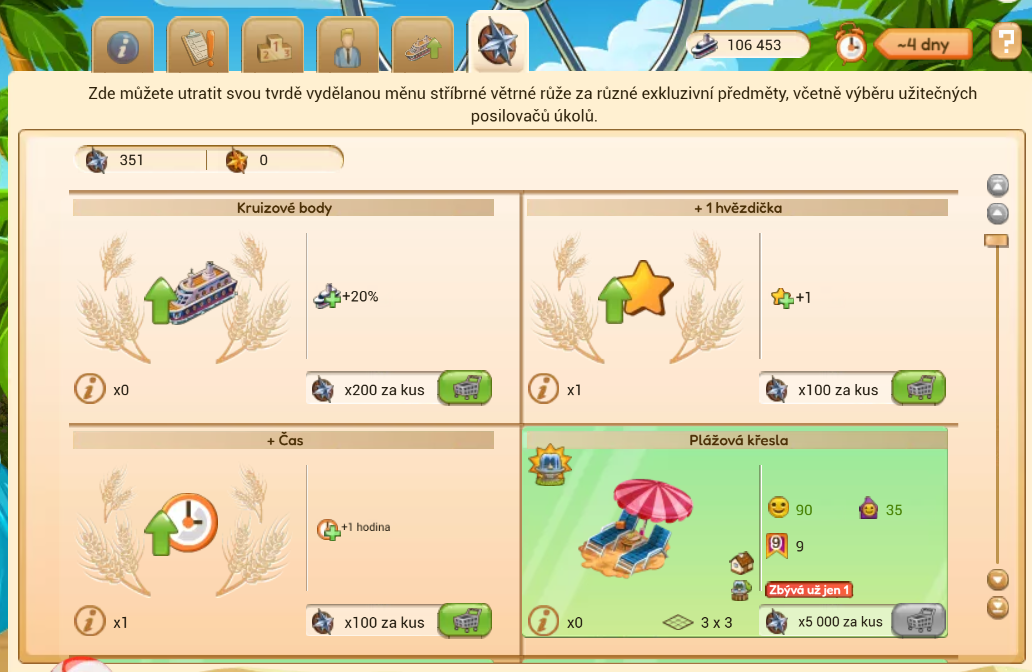Show info for Kruizové body
The height and width of the screenshot is (672, 1032).
coord(91,389)
